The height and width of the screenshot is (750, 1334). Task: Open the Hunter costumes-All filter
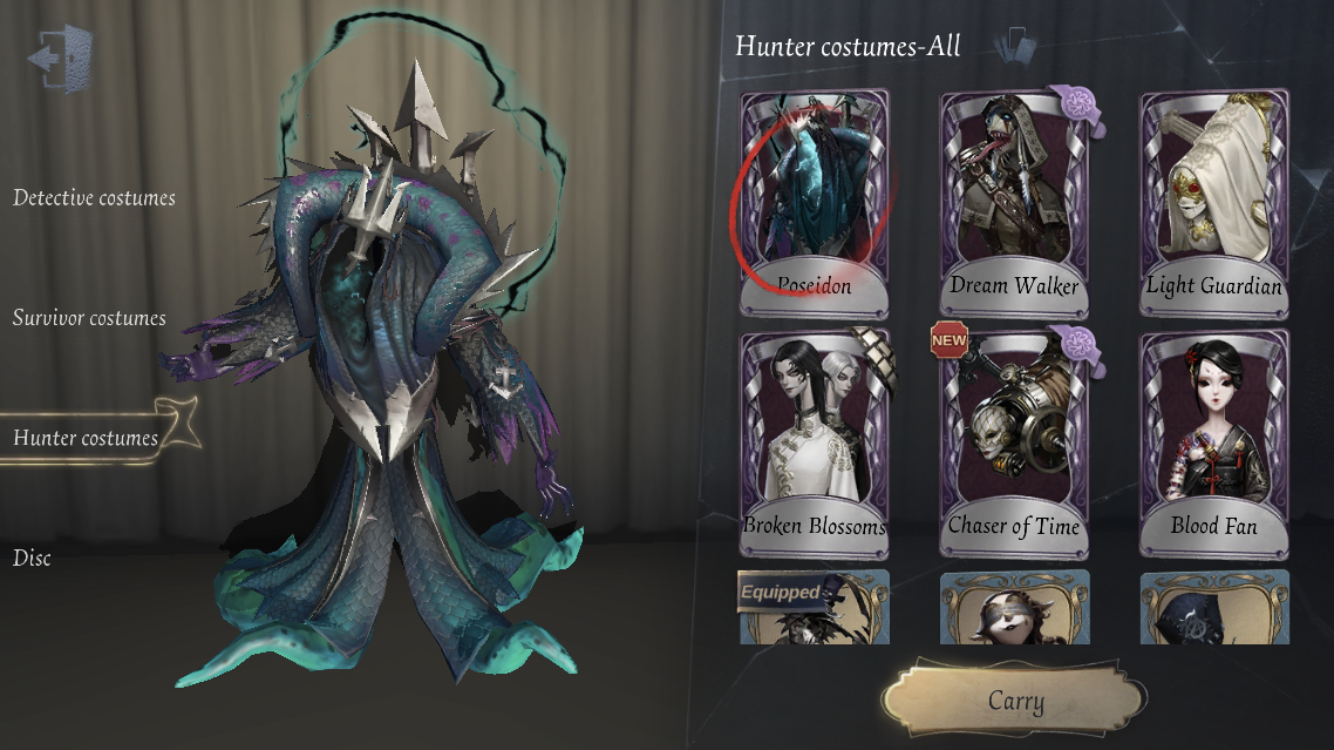coord(848,46)
